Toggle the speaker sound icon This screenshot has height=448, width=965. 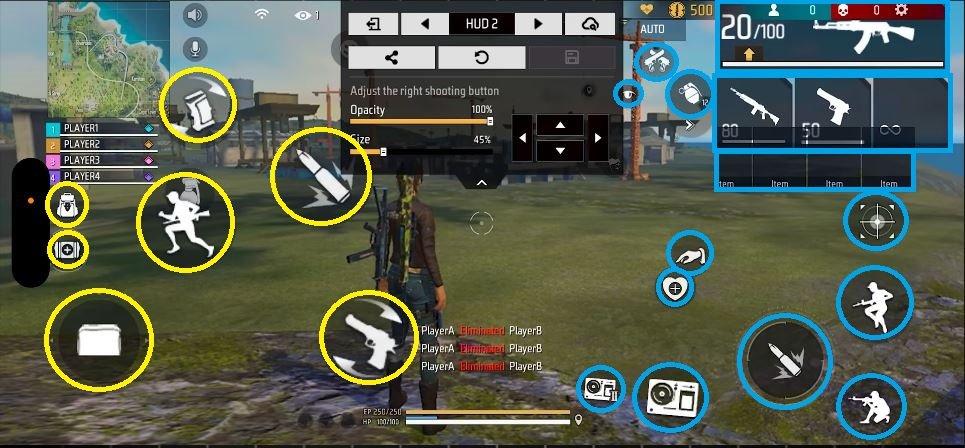(x=195, y=15)
